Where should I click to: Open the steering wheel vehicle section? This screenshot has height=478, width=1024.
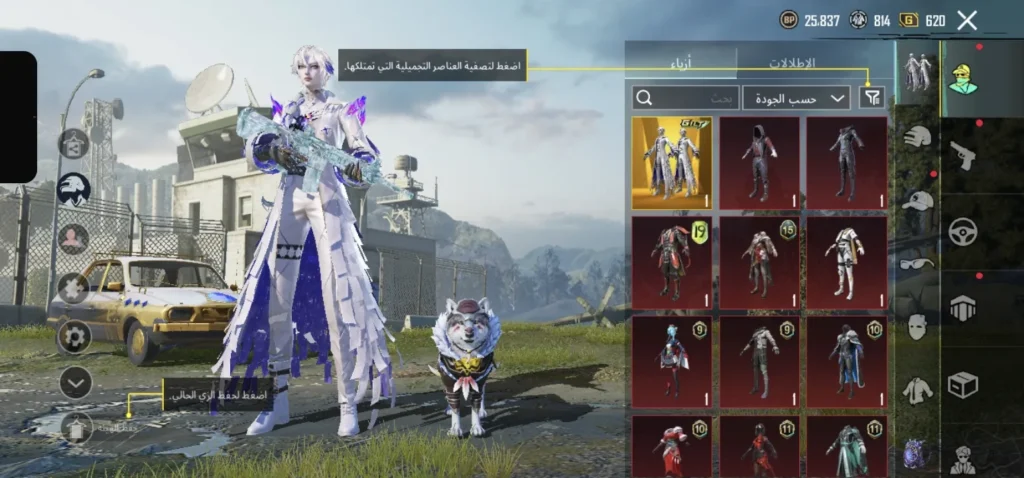963,231
